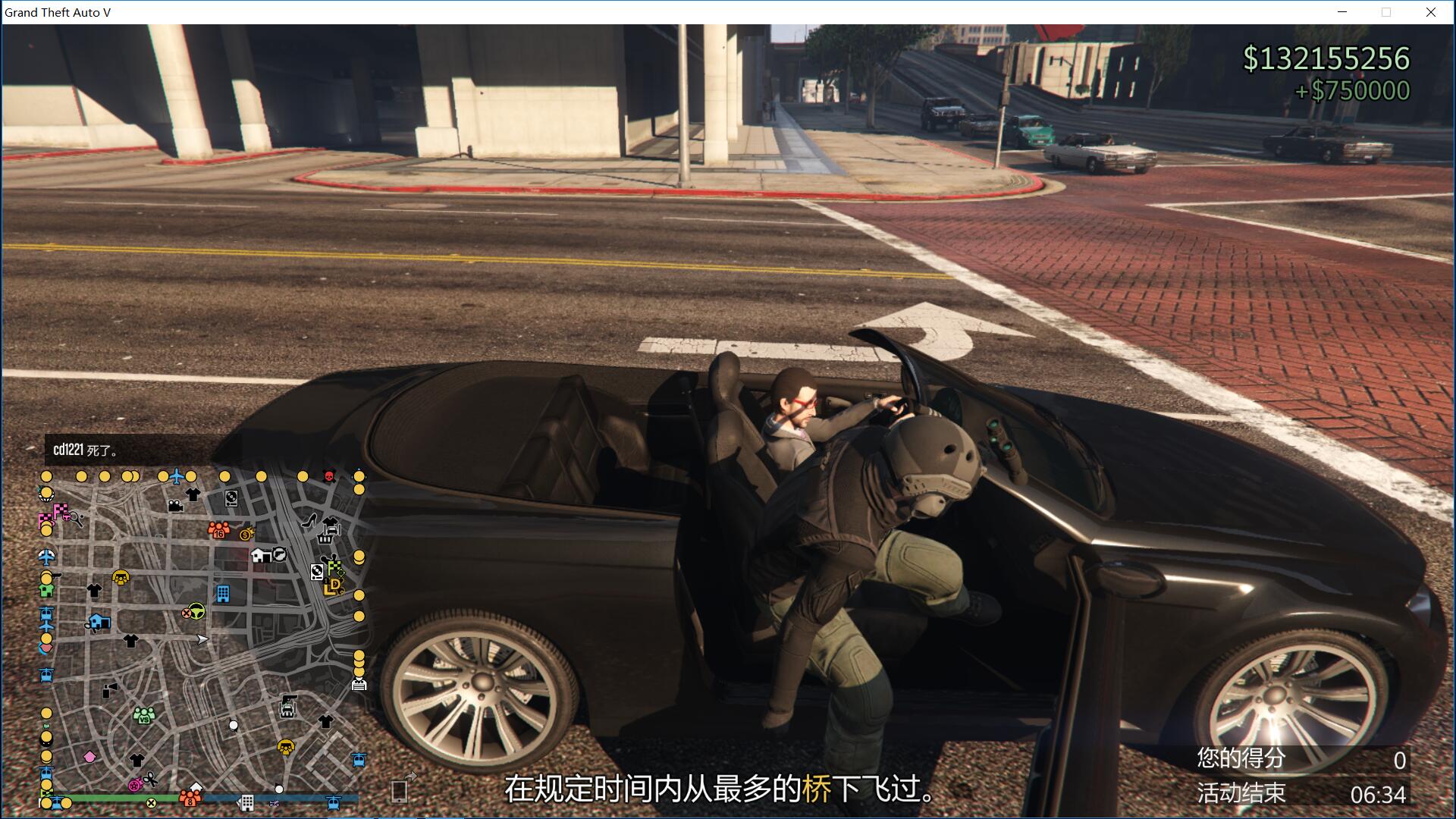The height and width of the screenshot is (819, 1456).
Task: Select the orange group marker numbered 16
Action: pos(218,529)
